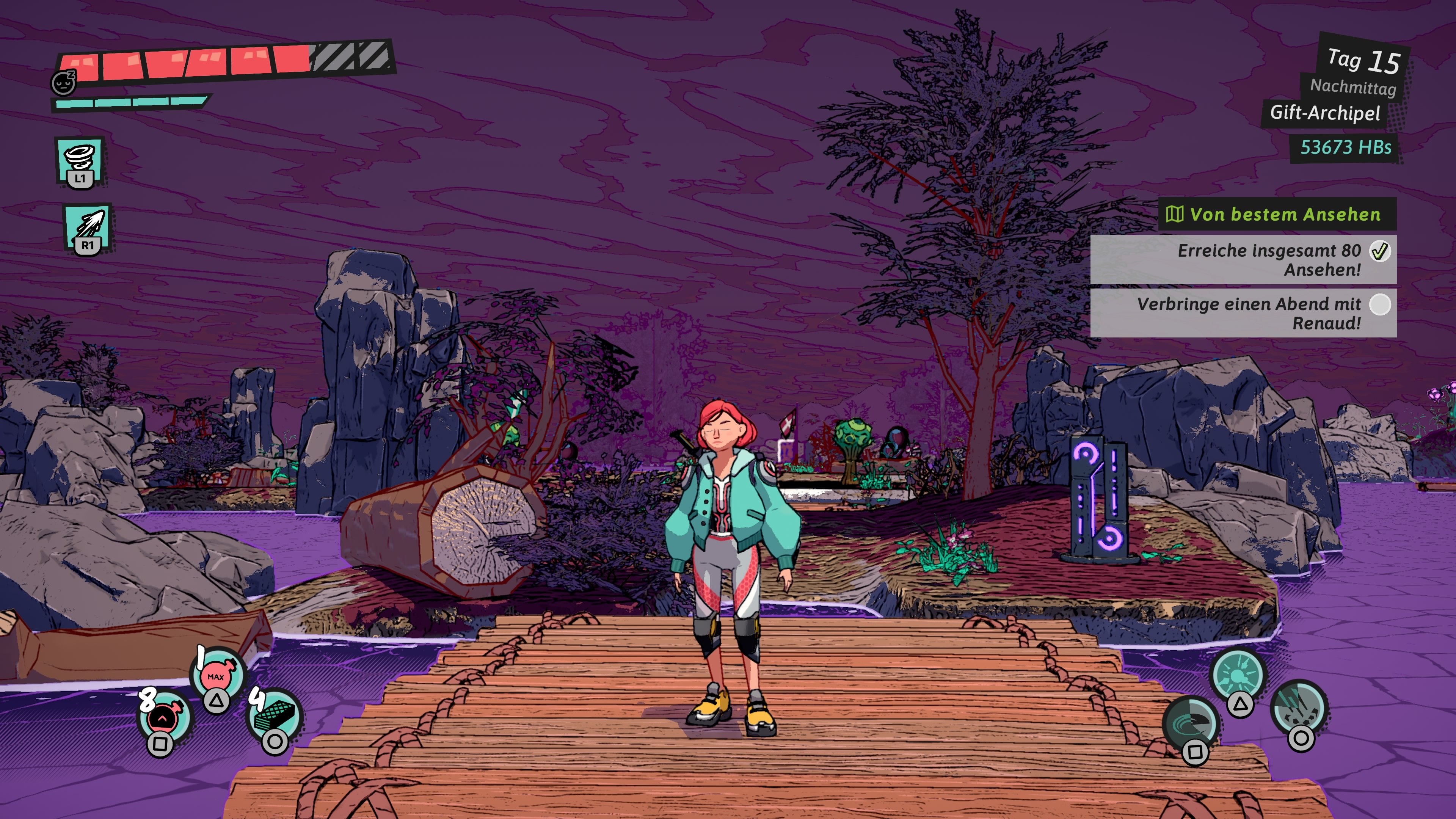Trigger the radiant burst attack ability
The height and width of the screenshot is (819, 1456).
tap(1238, 676)
